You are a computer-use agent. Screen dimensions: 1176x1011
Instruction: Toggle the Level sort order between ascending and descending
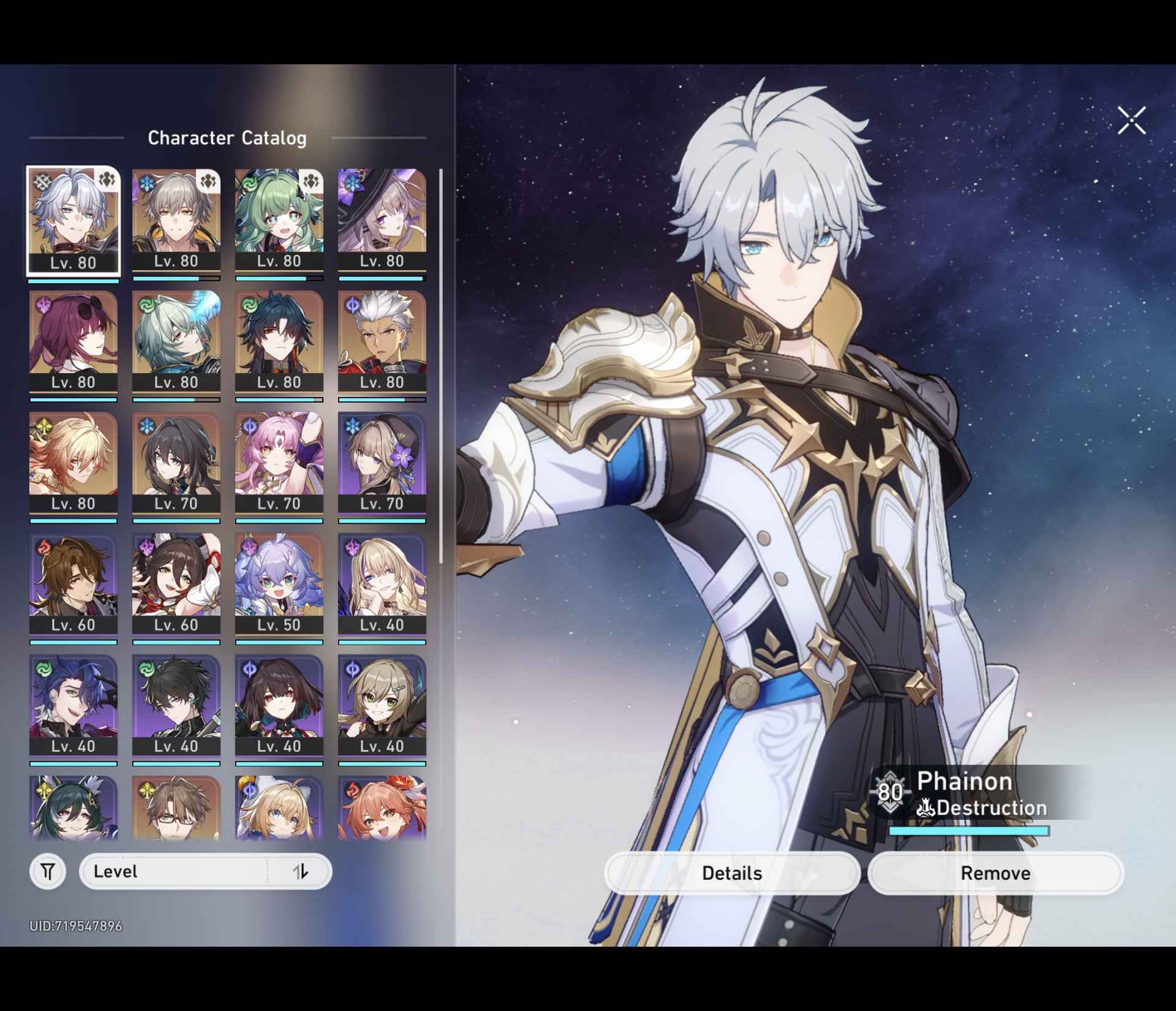click(x=301, y=871)
